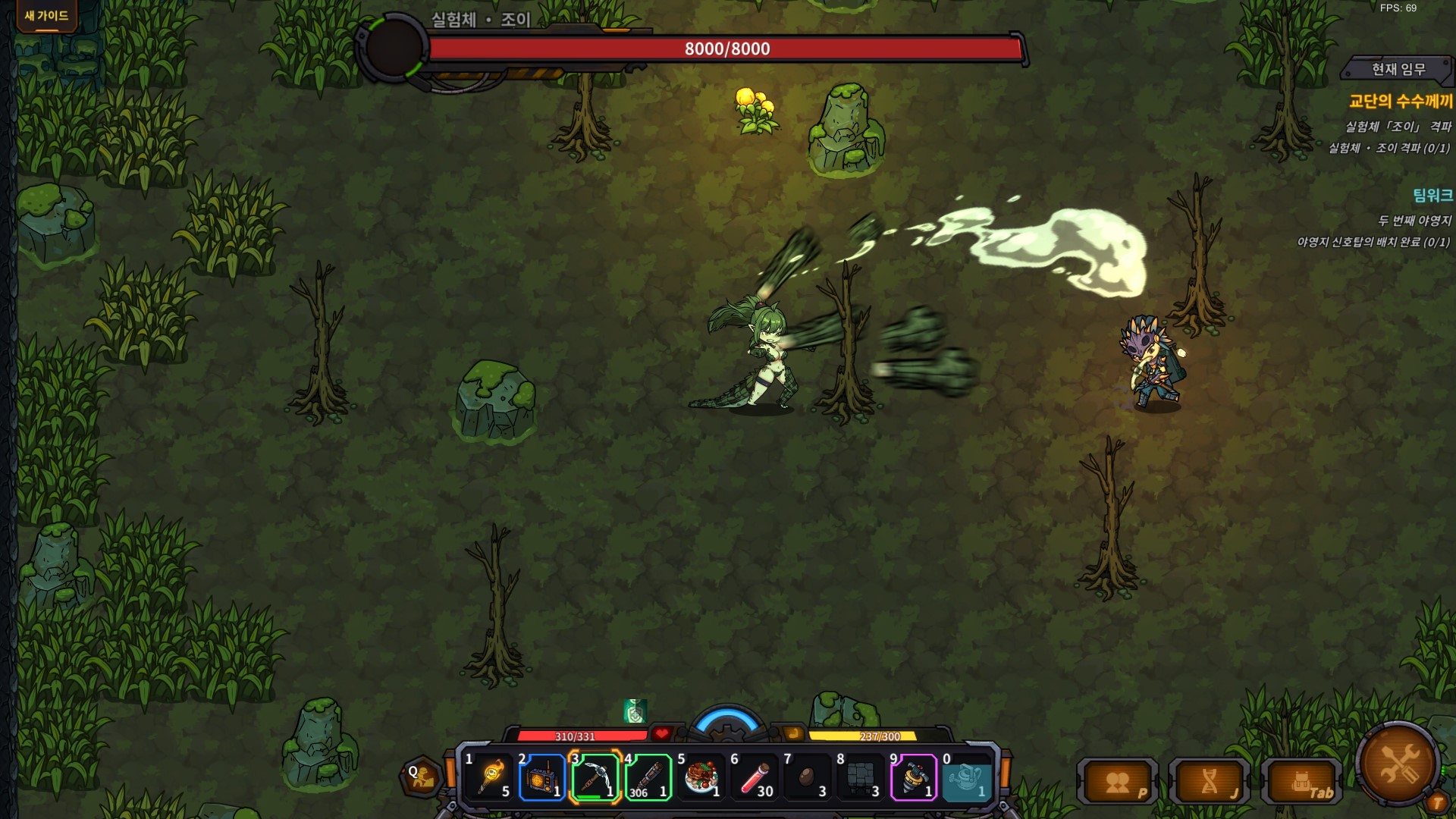Select the stone wall block slot
The height and width of the screenshot is (819, 1456).
861,777
